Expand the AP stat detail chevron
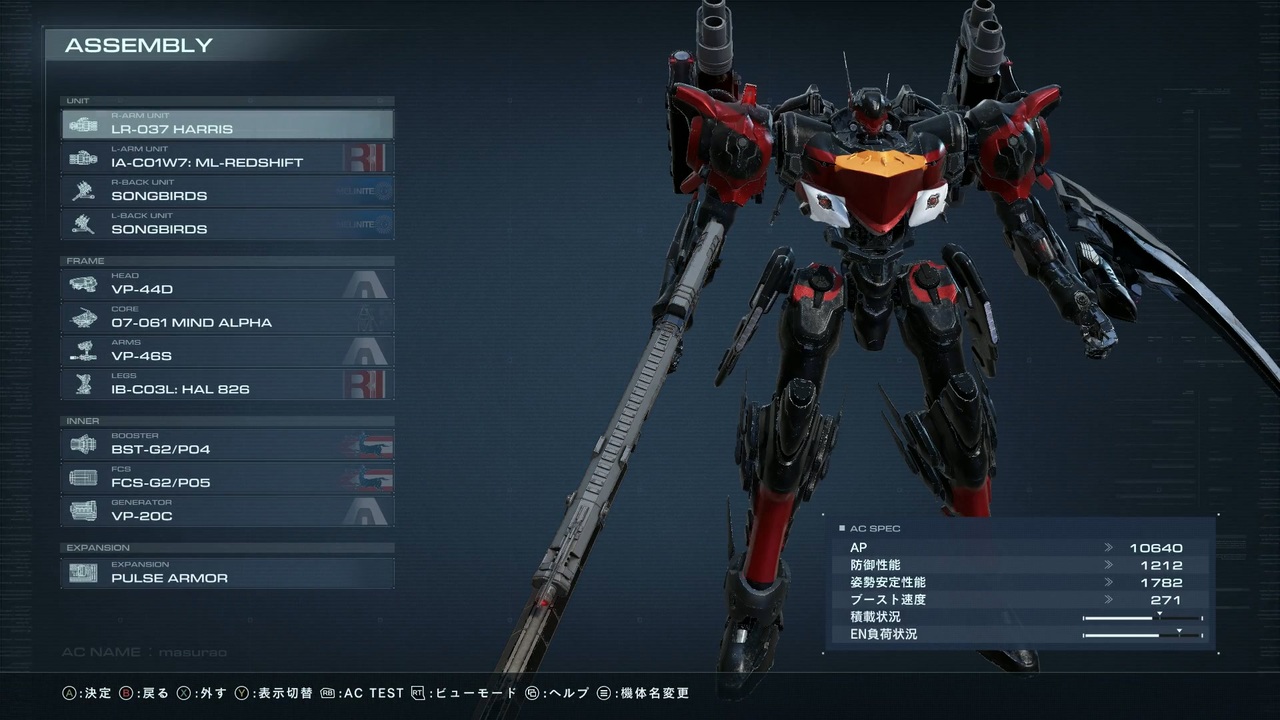Image resolution: width=1280 pixels, height=720 pixels. [x=1108, y=548]
